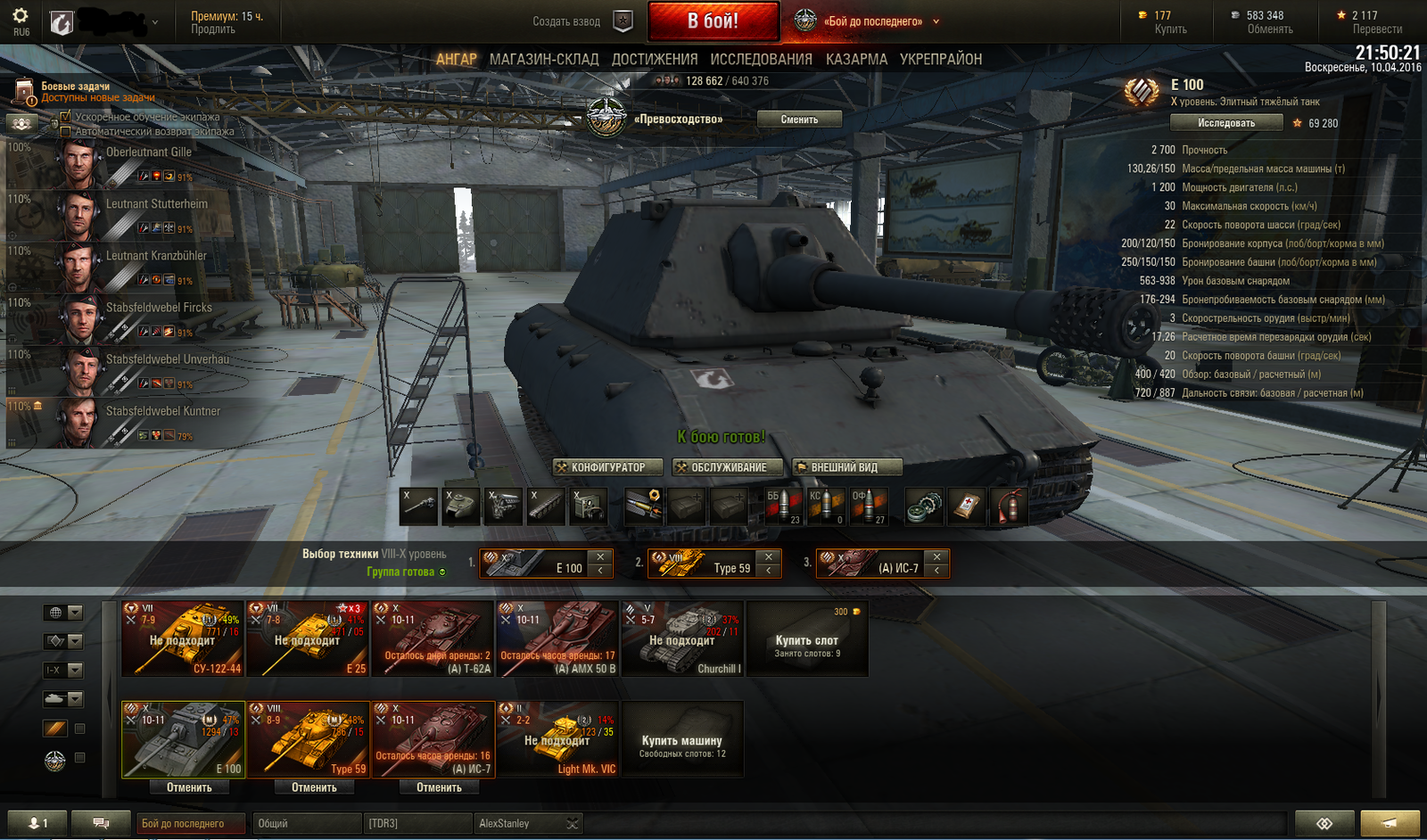
Task: Click the Сменить button next to «Превосходство»
Action: (799, 119)
